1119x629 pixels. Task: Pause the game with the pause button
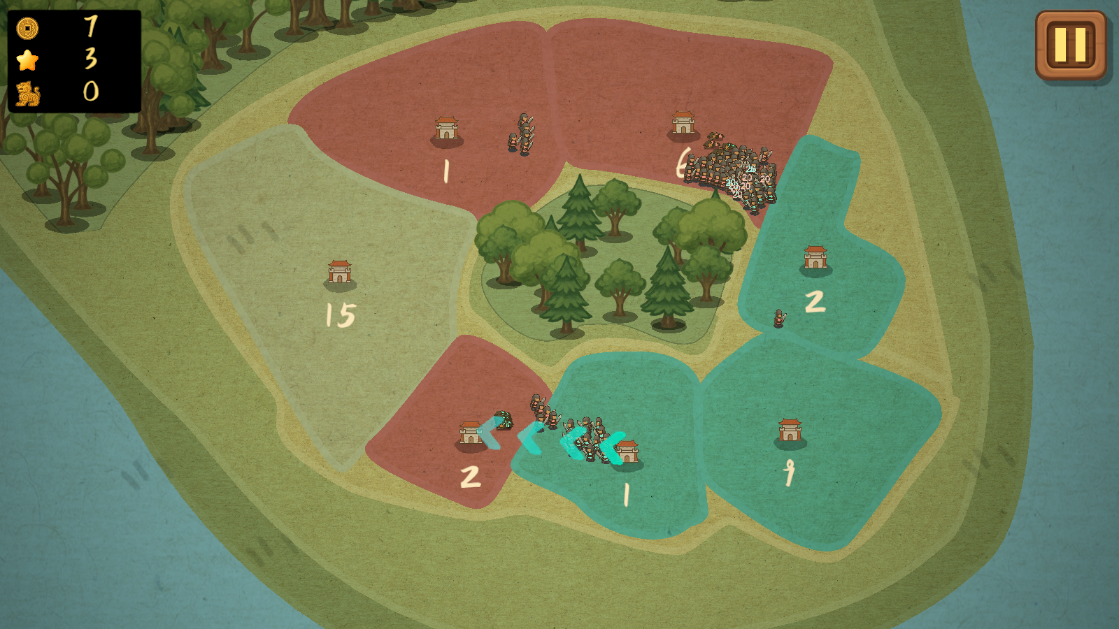click(1070, 45)
